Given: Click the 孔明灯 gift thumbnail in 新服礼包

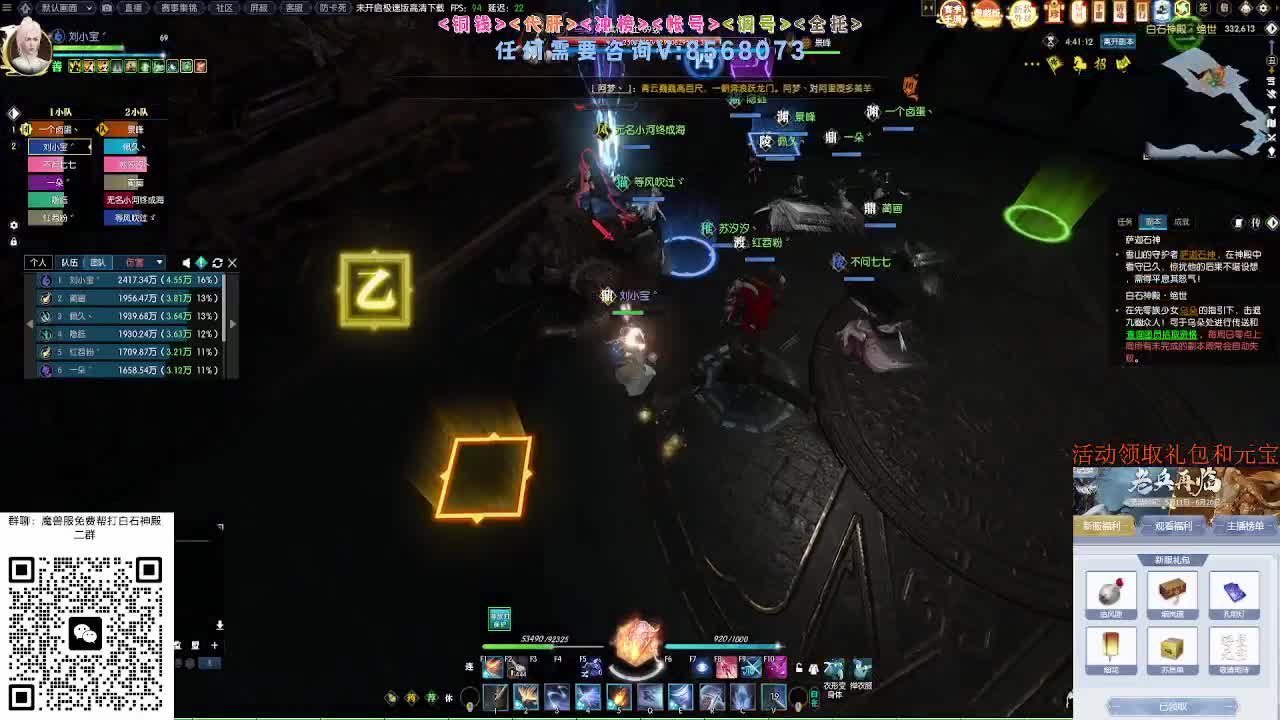Looking at the screenshot, I should coord(1236,590).
